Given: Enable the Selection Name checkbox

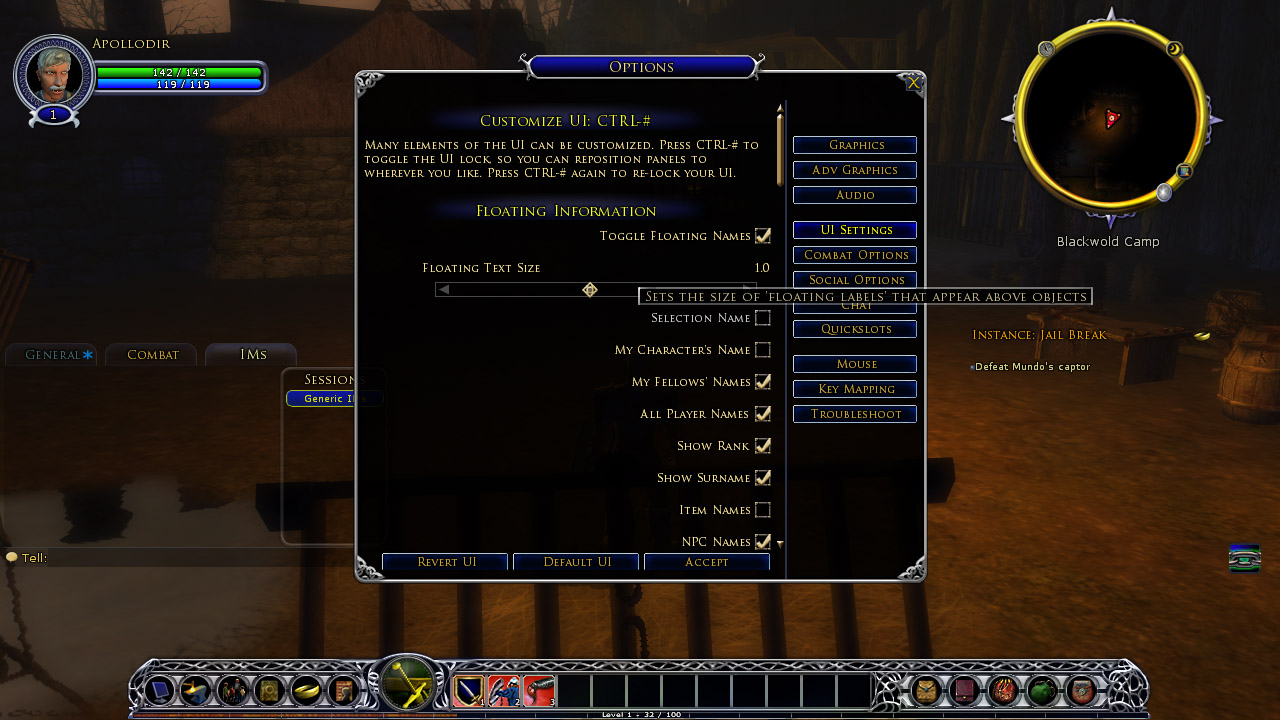Looking at the screenshot, I should 763,318.
